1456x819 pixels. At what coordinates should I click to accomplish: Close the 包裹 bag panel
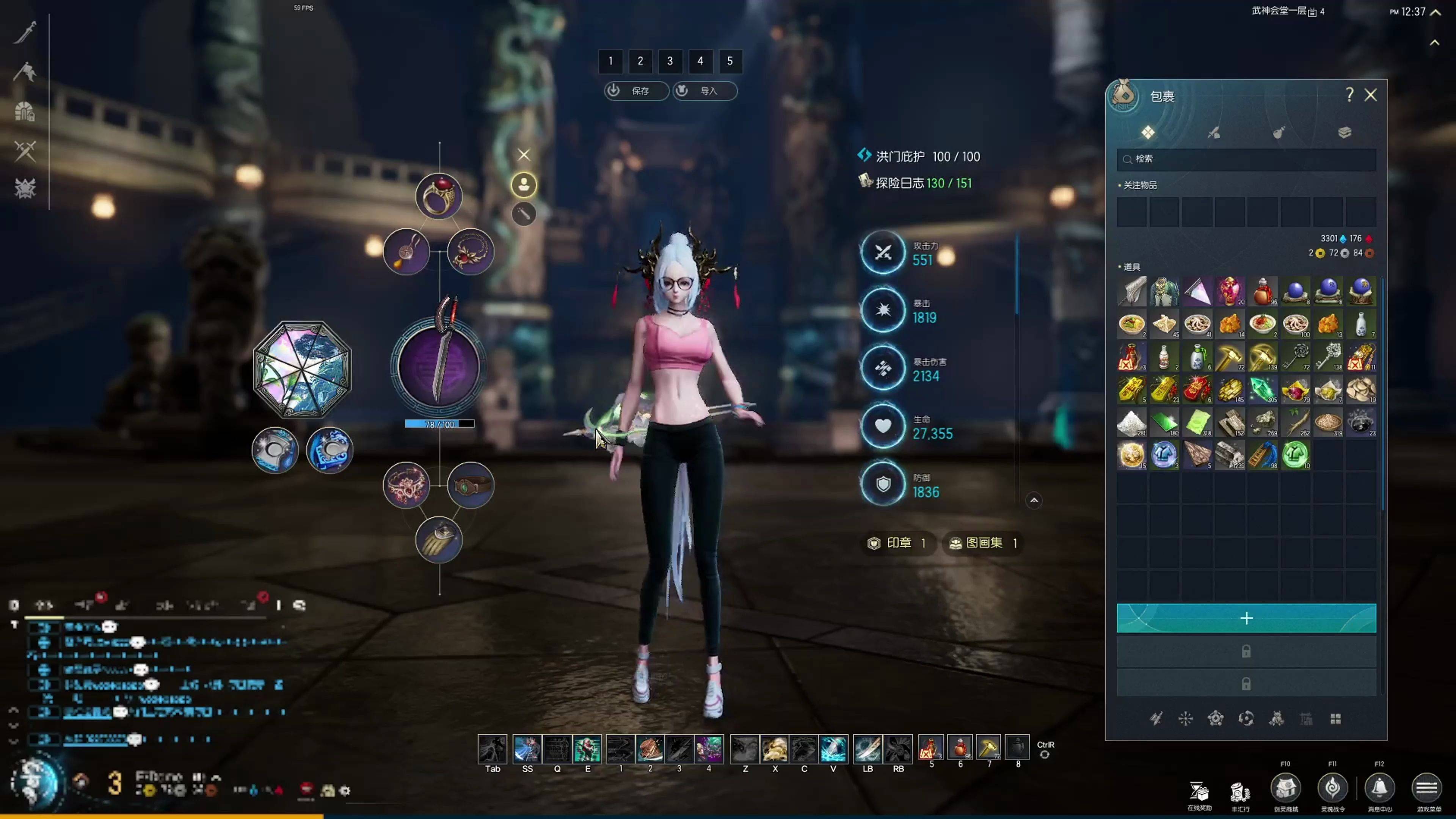coord(1371,95)
